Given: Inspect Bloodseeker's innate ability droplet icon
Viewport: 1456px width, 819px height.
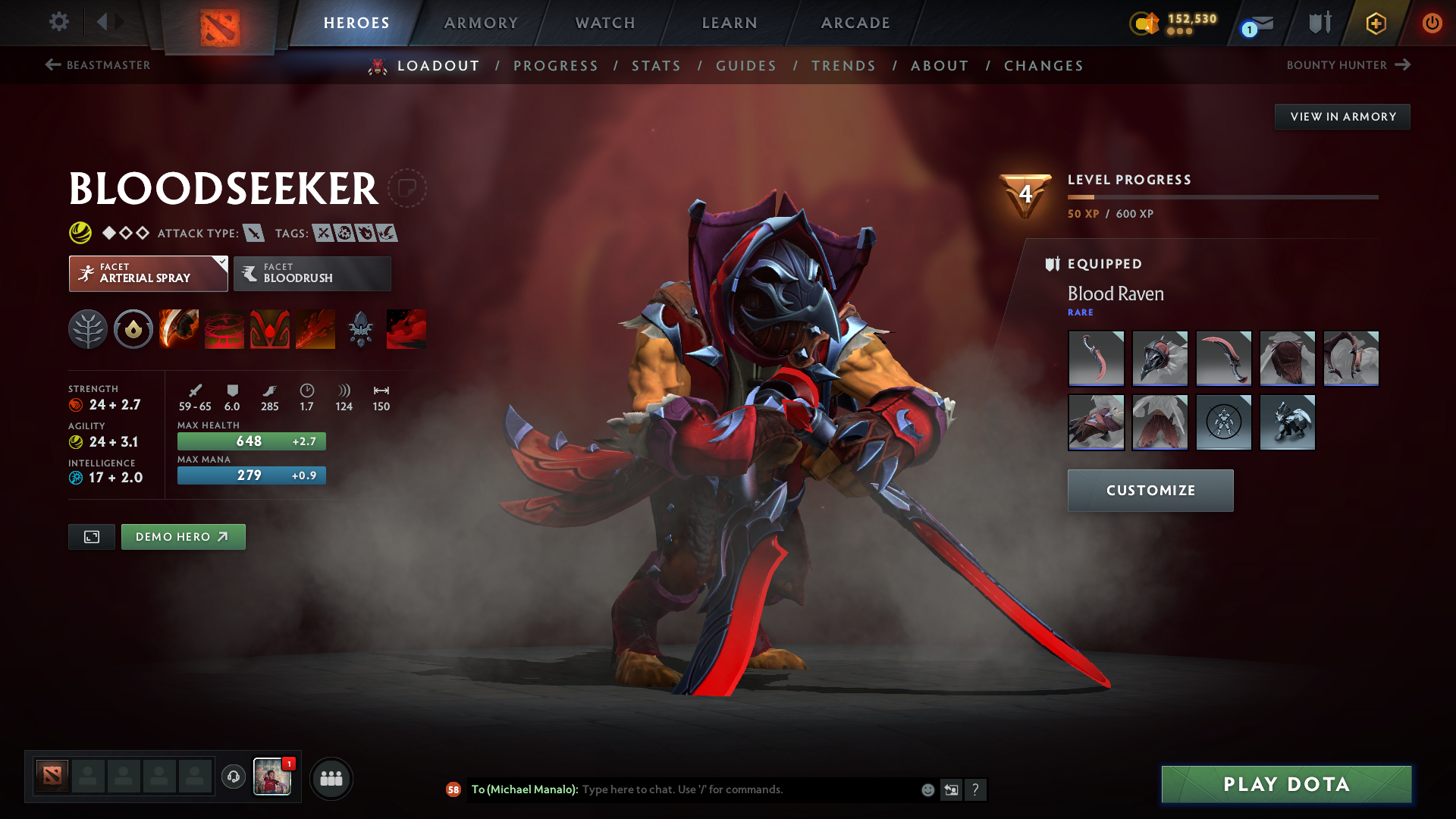Looking at the screenshot, I should coord(133,328).
